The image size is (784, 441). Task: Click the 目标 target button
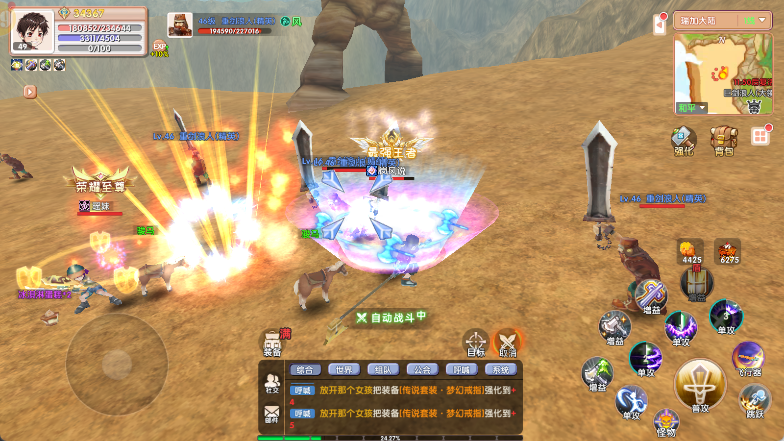(x=476, y=343)
